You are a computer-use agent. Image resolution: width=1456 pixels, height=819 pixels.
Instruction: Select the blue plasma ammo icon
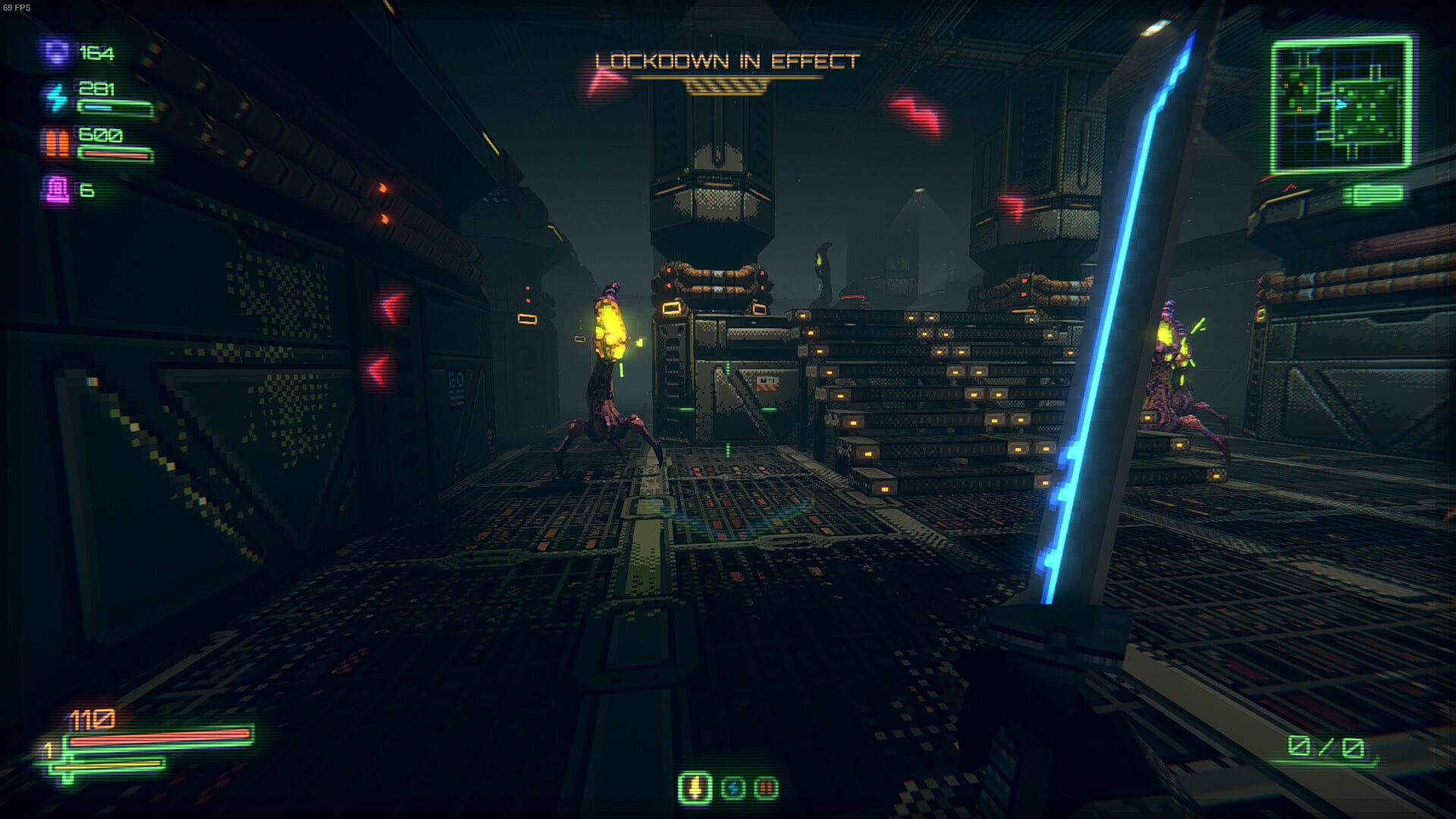(734, 788)
